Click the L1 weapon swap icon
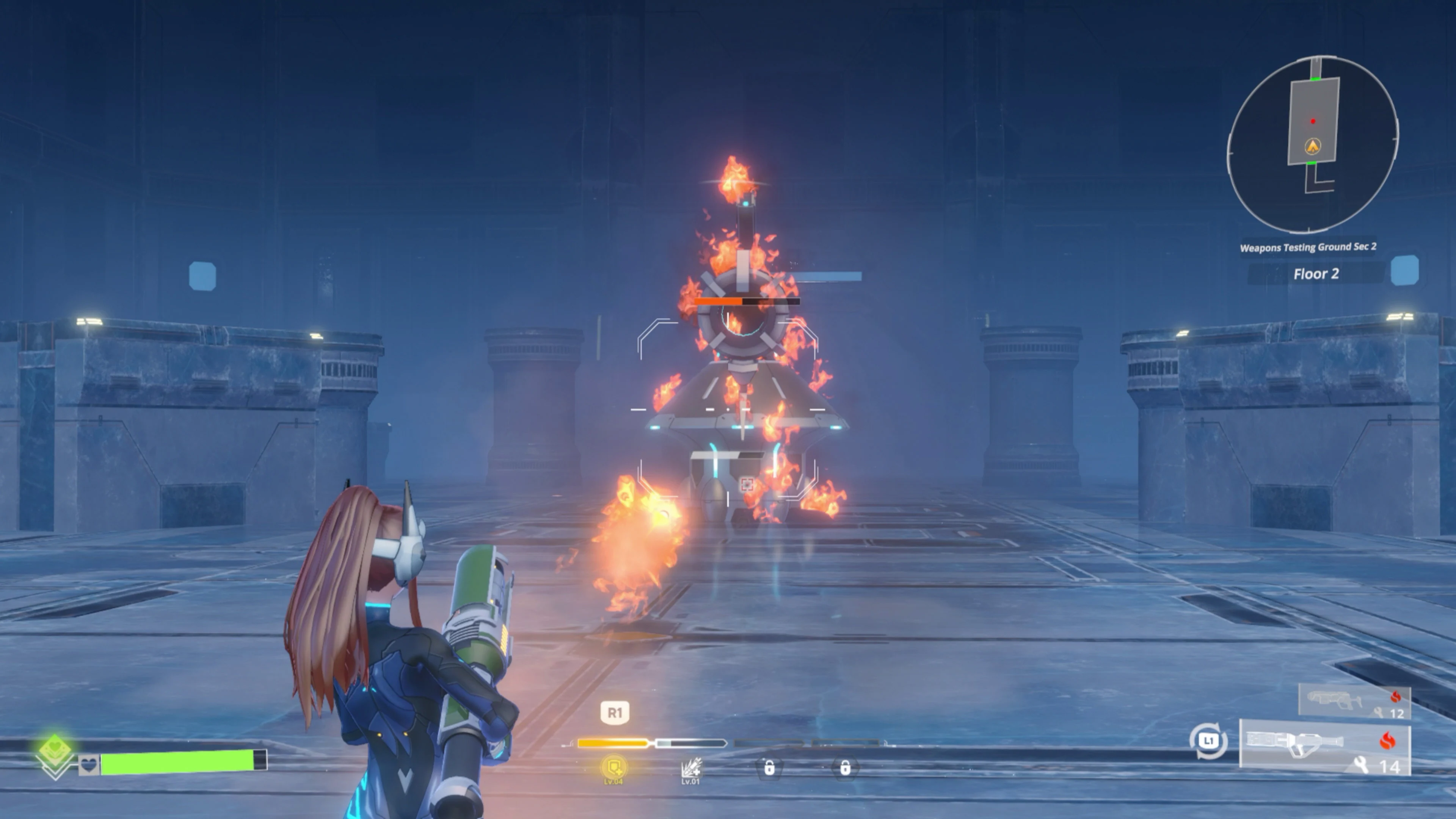The height and width of the screenshot is (819, 1456). [1208, 740]
